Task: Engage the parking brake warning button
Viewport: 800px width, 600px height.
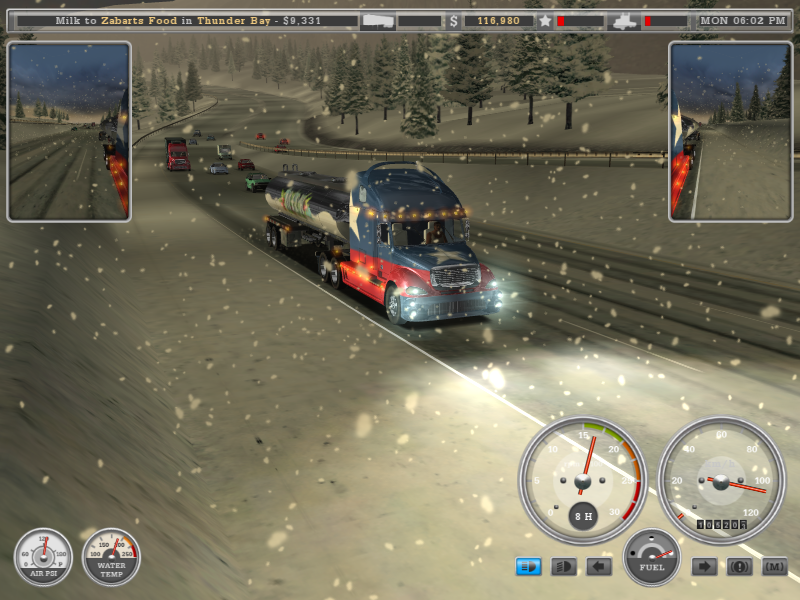Action: coord(739,567)
